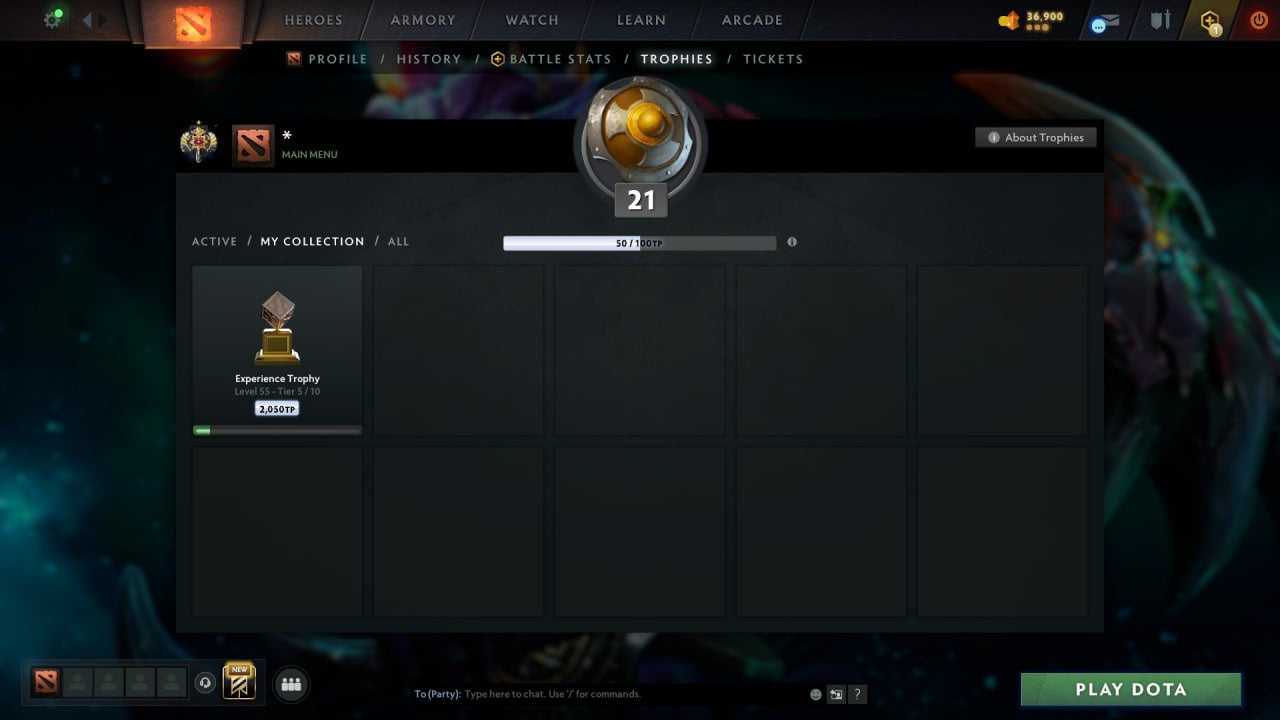Select the ALL trophies filter
This screenshot has width=1280, height=720.
tap(398, 241)
